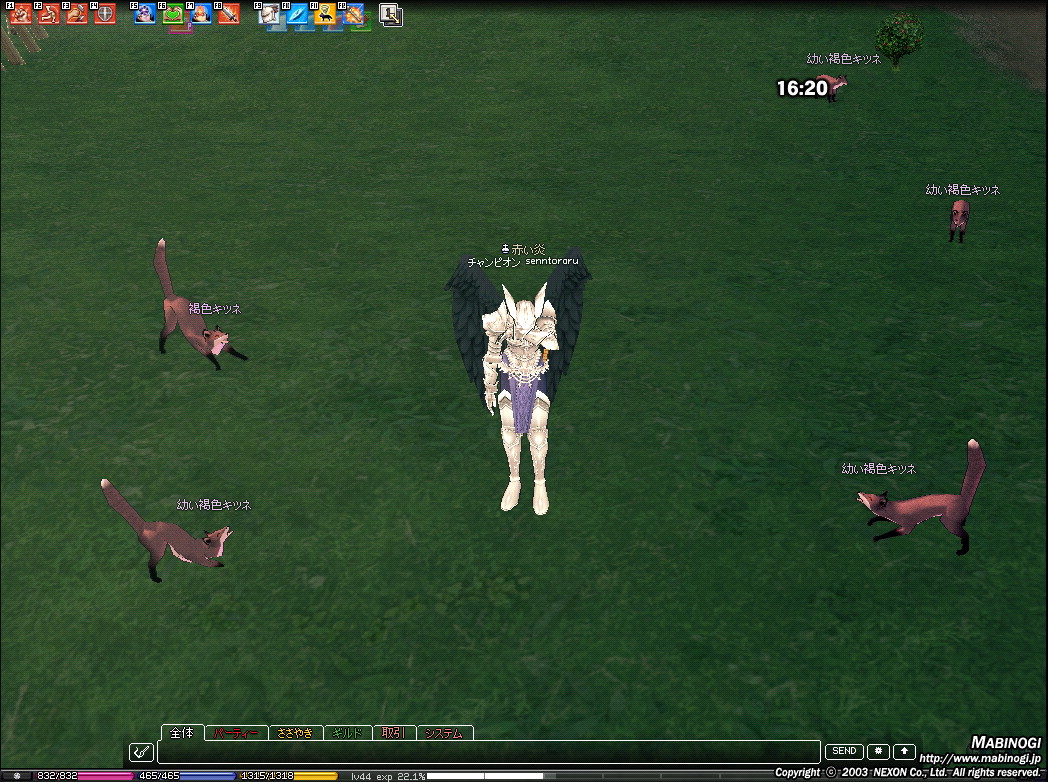The image size is (1048, 782).
Task: Select the ささやき whisper tab
Action: [295, 733]
